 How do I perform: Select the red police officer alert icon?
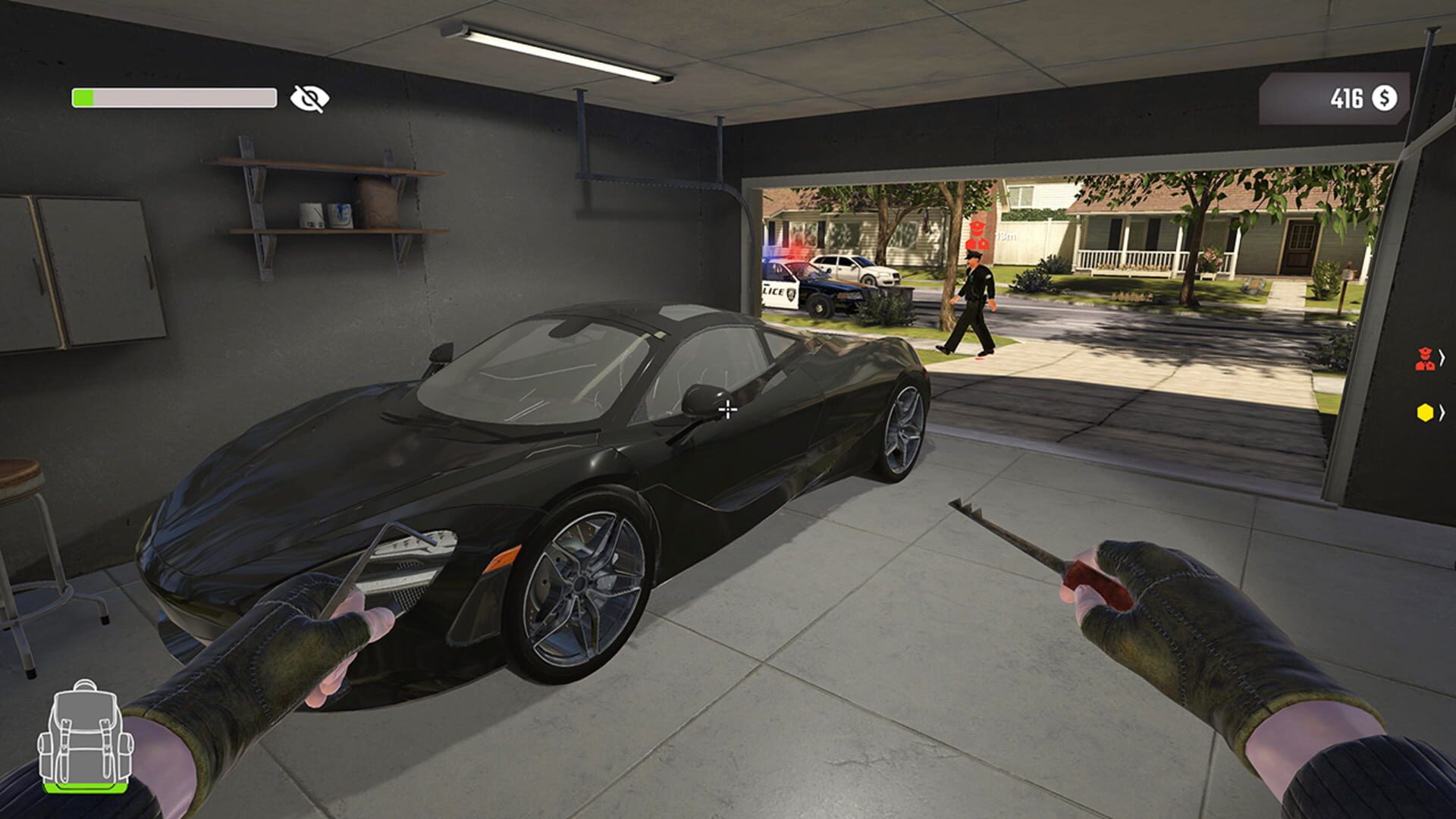coord(1423,359)
